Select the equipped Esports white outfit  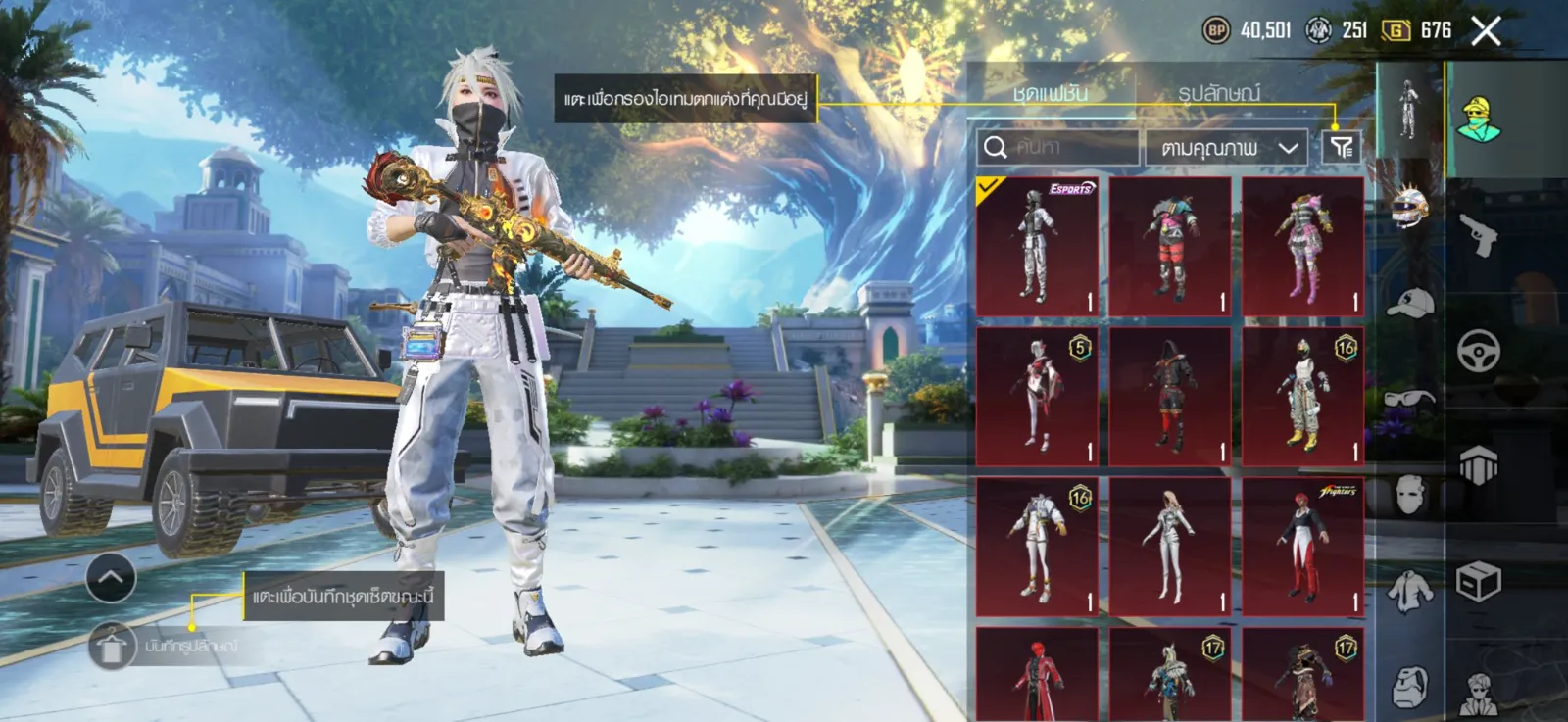point(1037,246)
